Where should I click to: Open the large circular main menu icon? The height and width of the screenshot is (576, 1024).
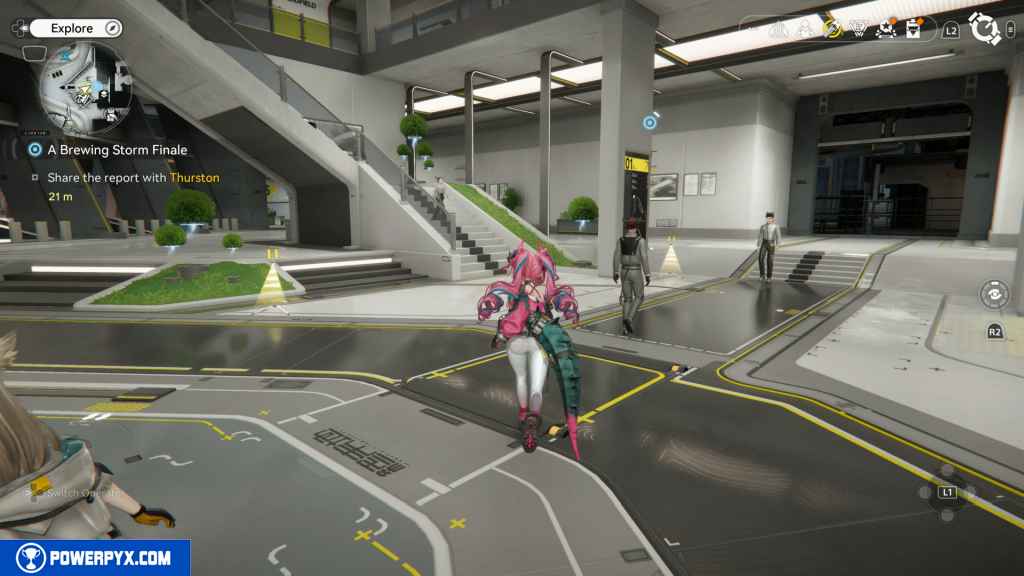986,30
